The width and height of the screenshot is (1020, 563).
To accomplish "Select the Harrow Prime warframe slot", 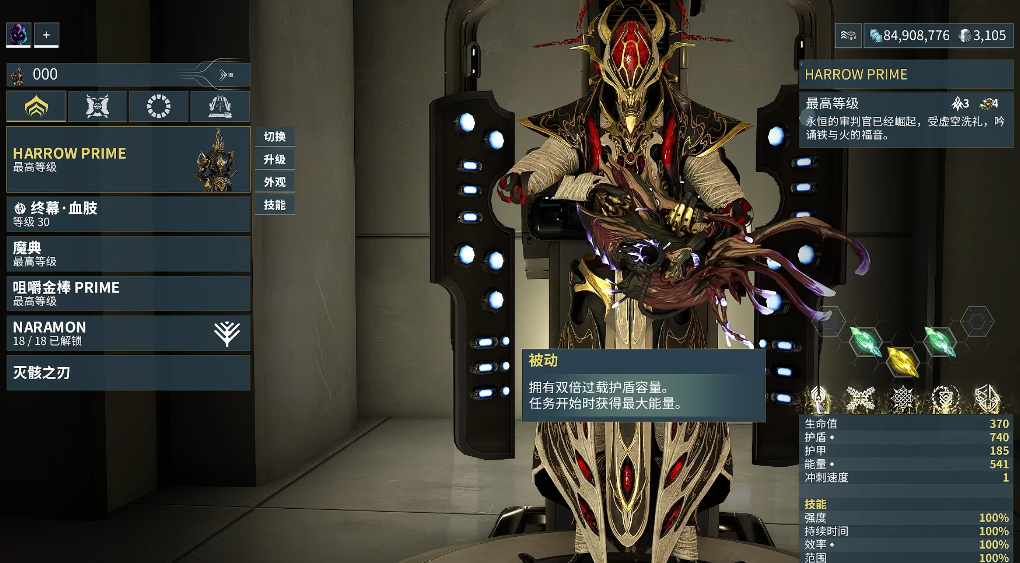I will tap(128, 160).
